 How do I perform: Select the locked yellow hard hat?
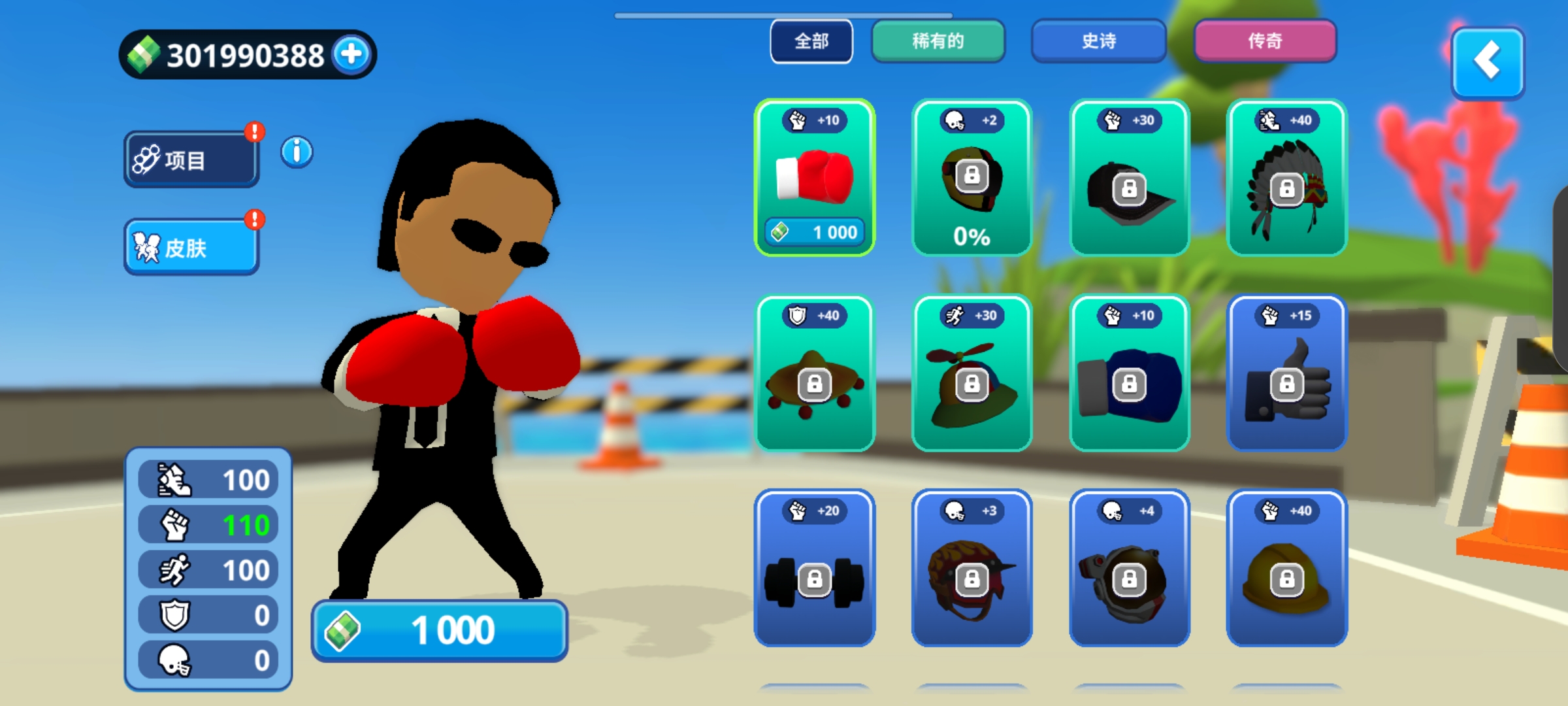[x=1287, y=568]
